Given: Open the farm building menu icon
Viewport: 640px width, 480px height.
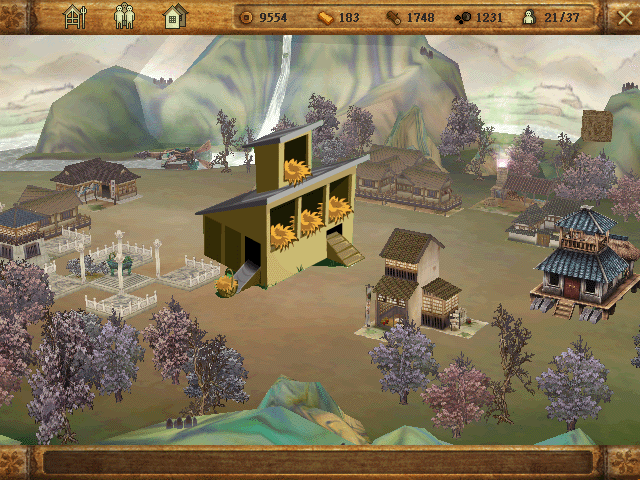Looking at the screenshot, I should click(75, 16).
